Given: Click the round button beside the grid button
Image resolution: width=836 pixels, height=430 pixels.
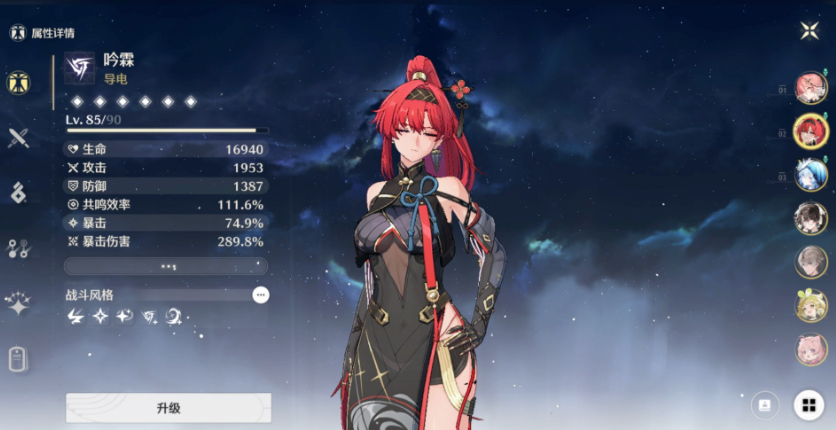Looking at the screenshot, I should [764, 405].
